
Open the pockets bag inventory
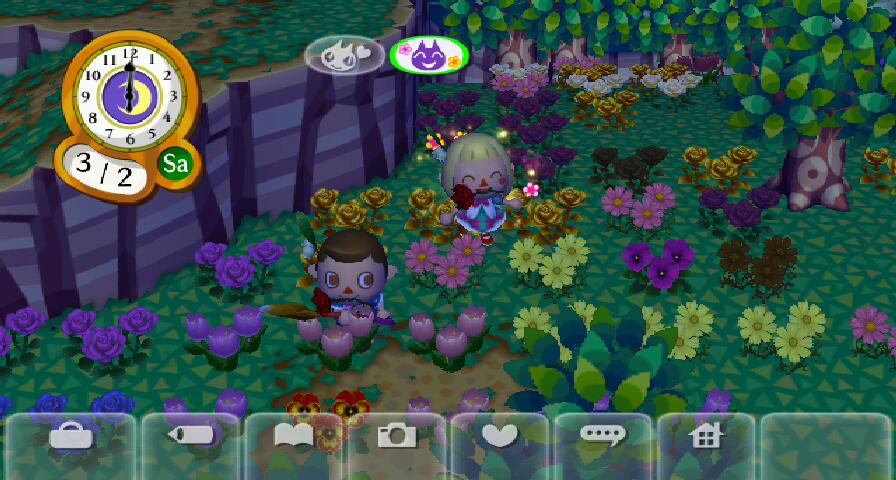click(x=72, y=435)
